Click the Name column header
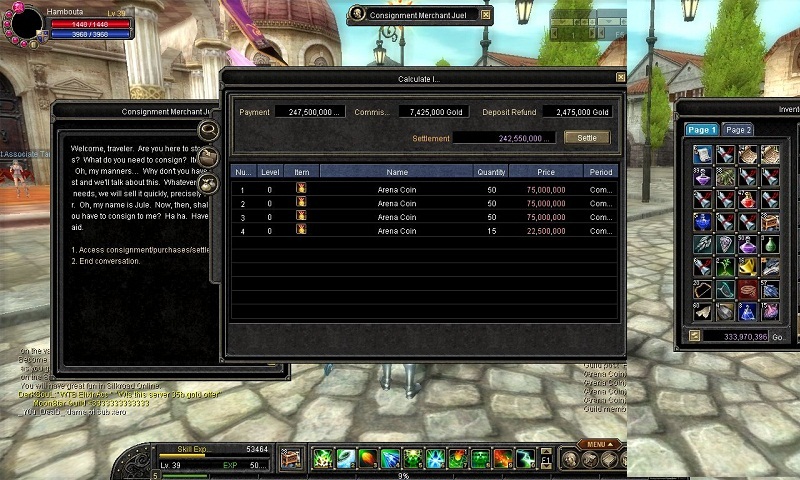Image resolution: width=800 pixels, height=480 pixels. coord(397,172)
